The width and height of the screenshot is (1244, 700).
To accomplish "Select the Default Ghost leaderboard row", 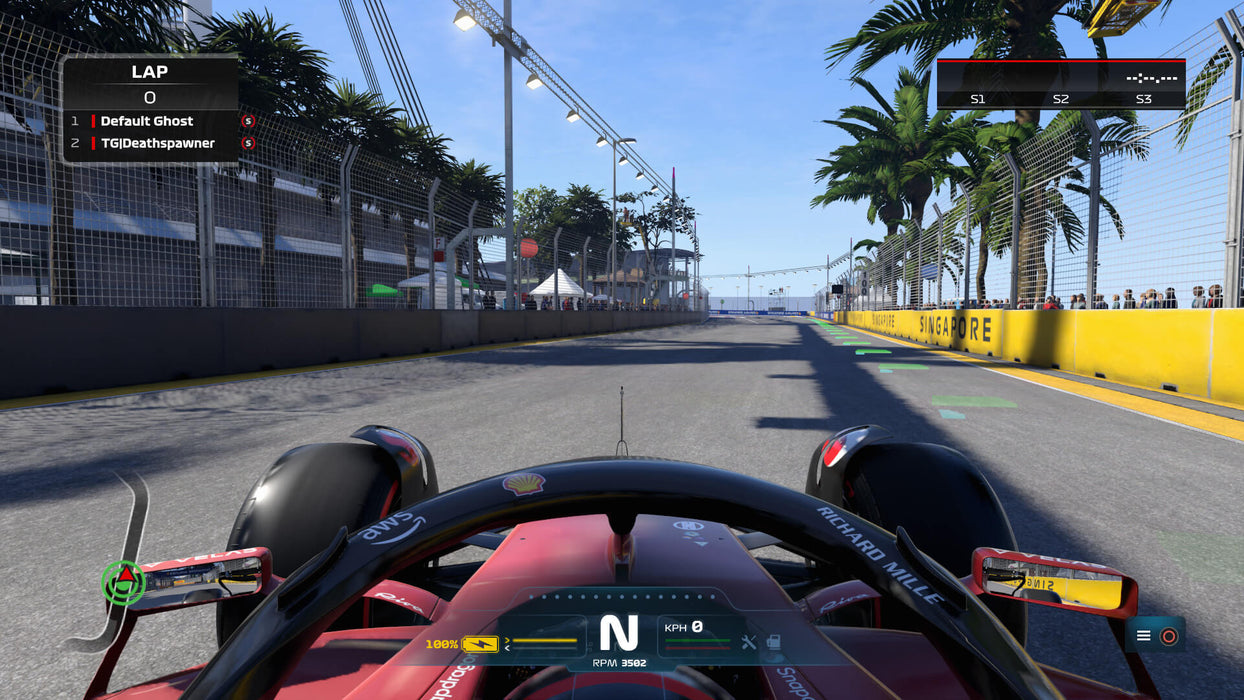I will click(x=150, y=121).
